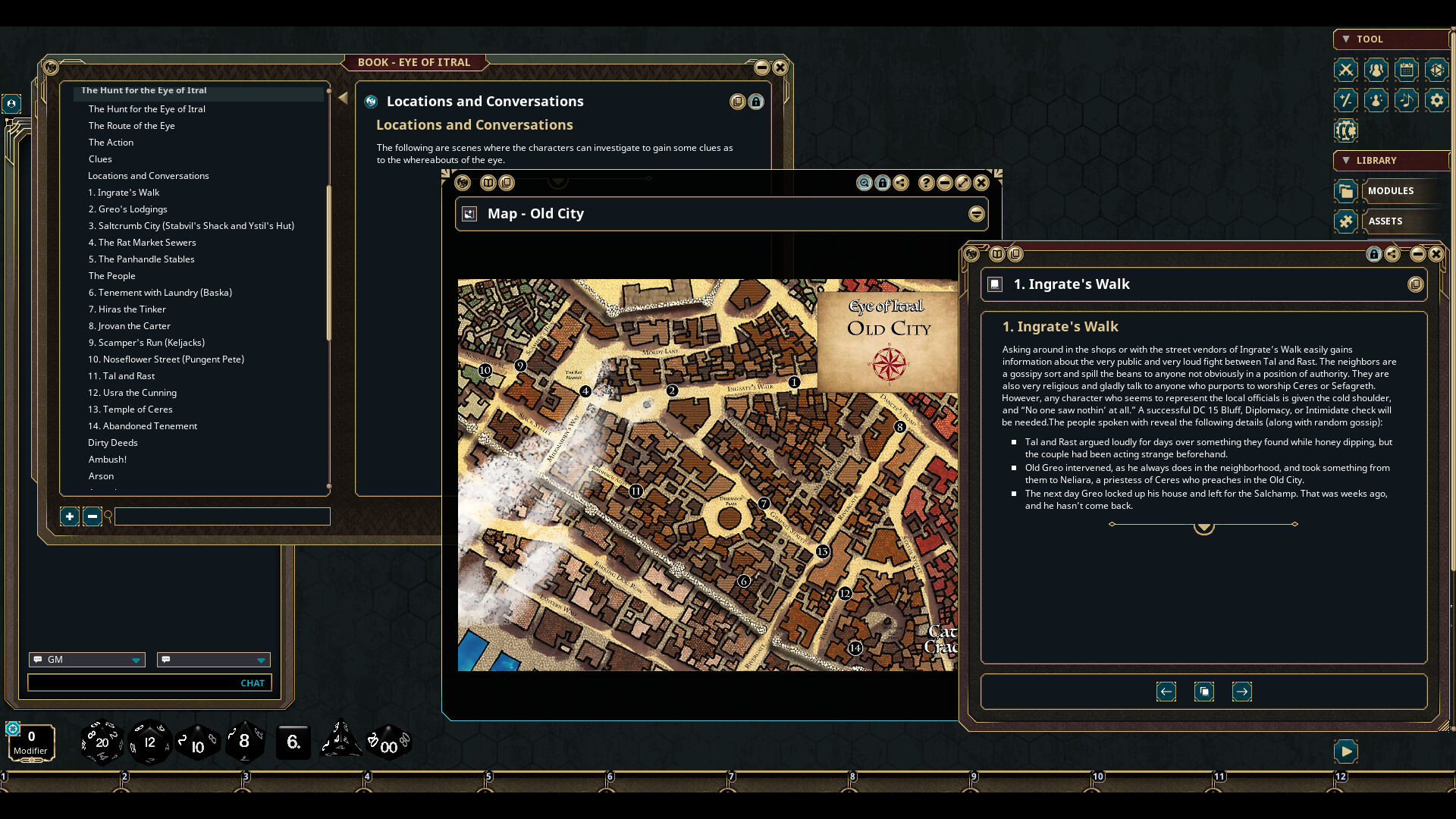Viewport: 1456px width, 819px height.
Task: Click the chat entry field
Action: pos(133,683)
